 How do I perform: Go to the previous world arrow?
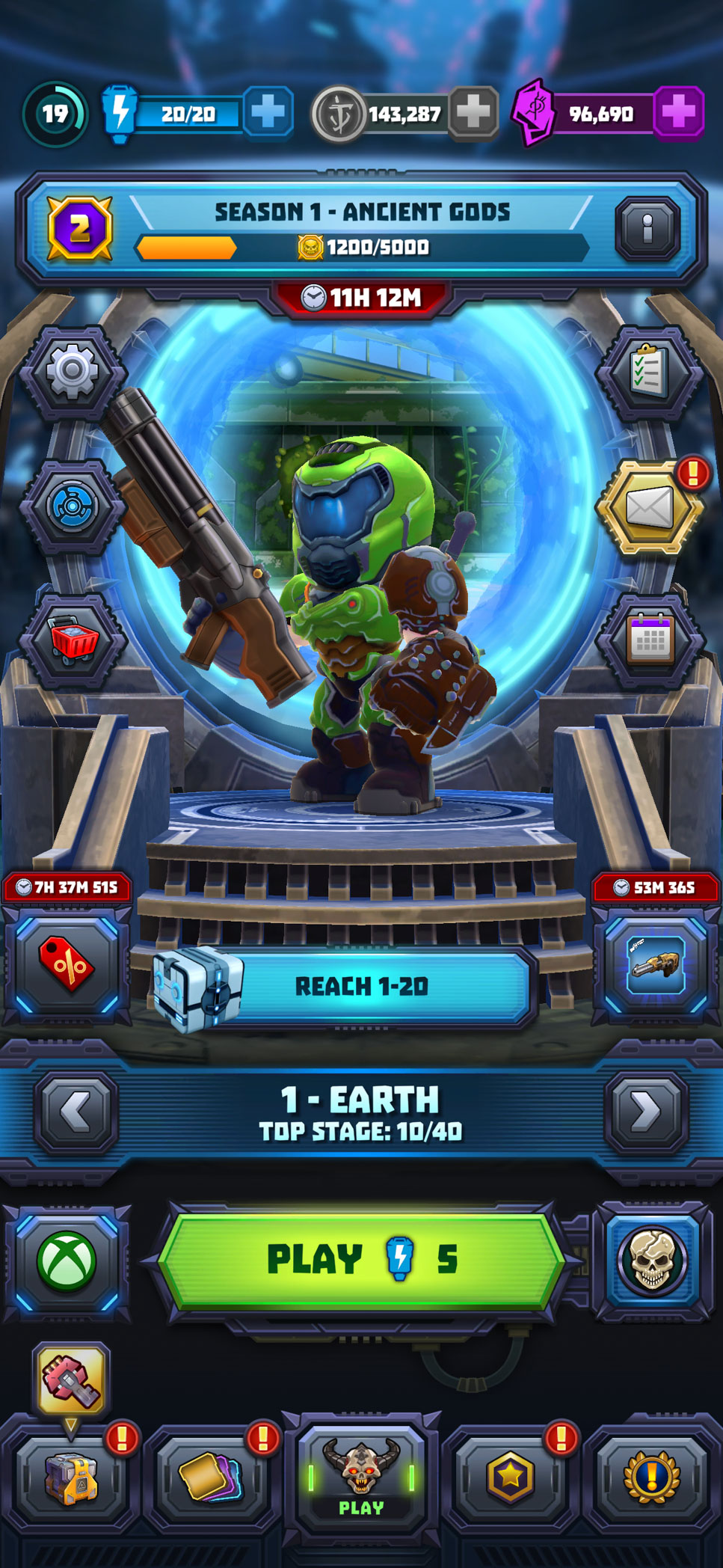76,1112
